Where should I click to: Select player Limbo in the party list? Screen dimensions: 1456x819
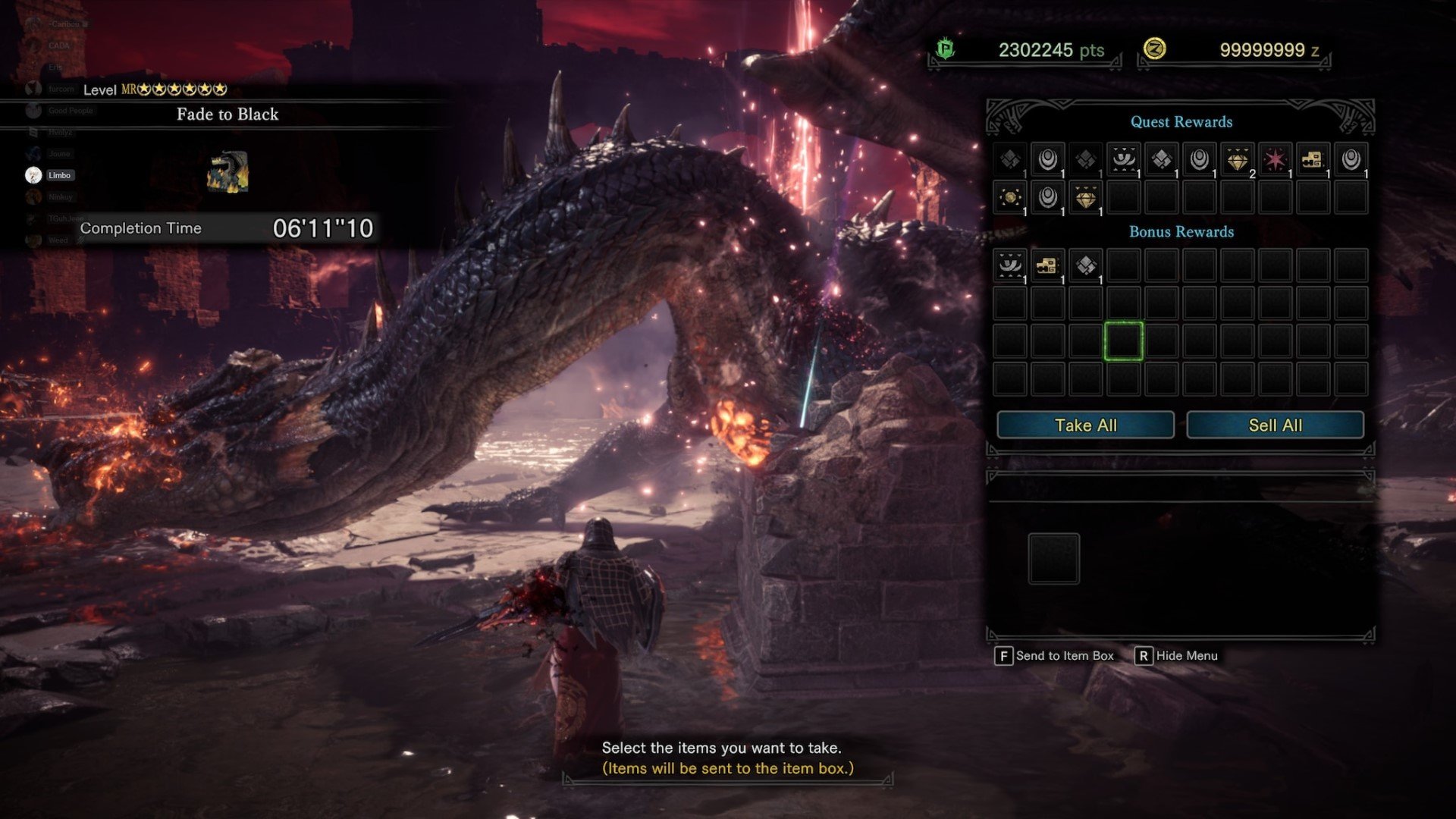[59, 175]
